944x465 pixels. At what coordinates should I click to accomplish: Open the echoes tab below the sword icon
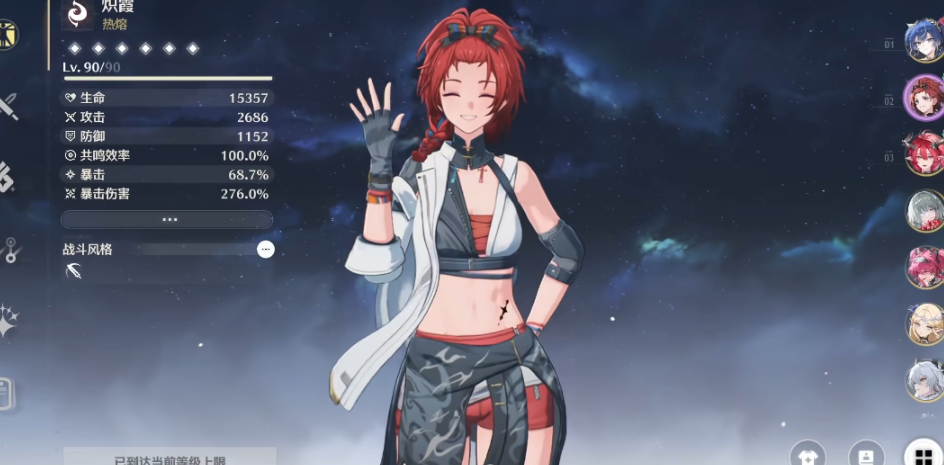tap(8, 178)
